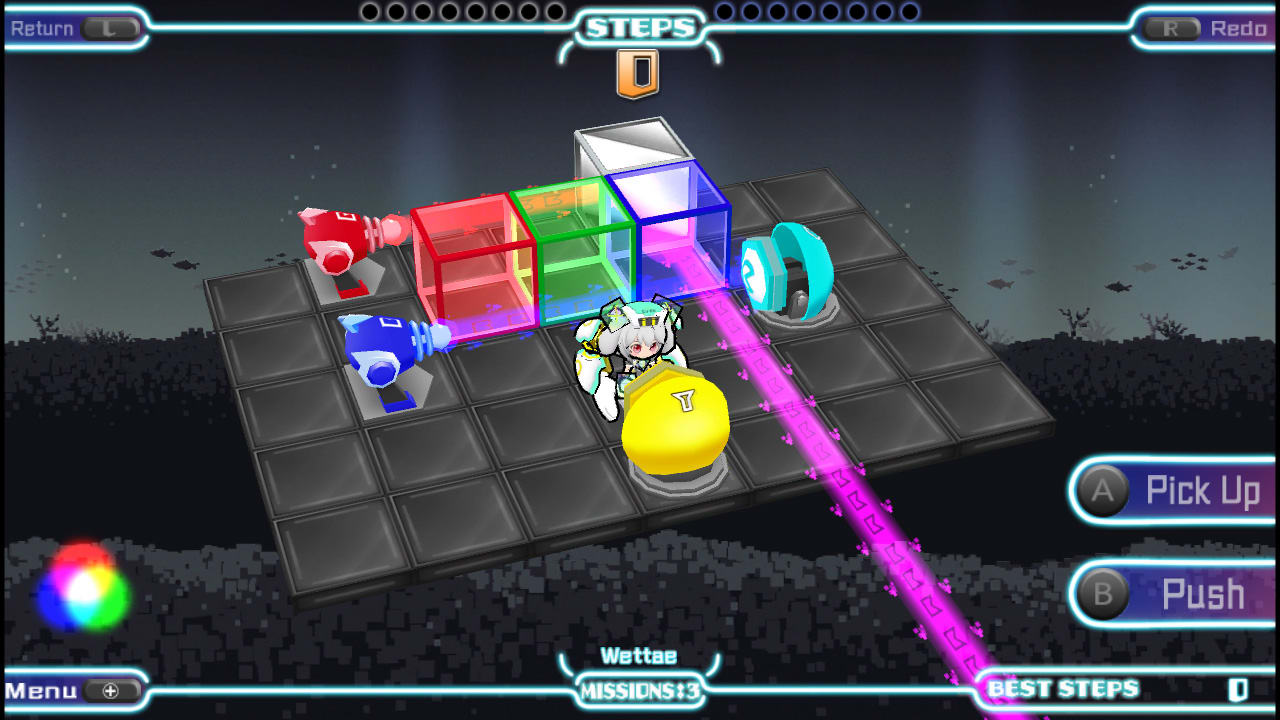The image size is (1280, 720).
Task: Click the BEST STEPS counter value
Action: 1240,689
